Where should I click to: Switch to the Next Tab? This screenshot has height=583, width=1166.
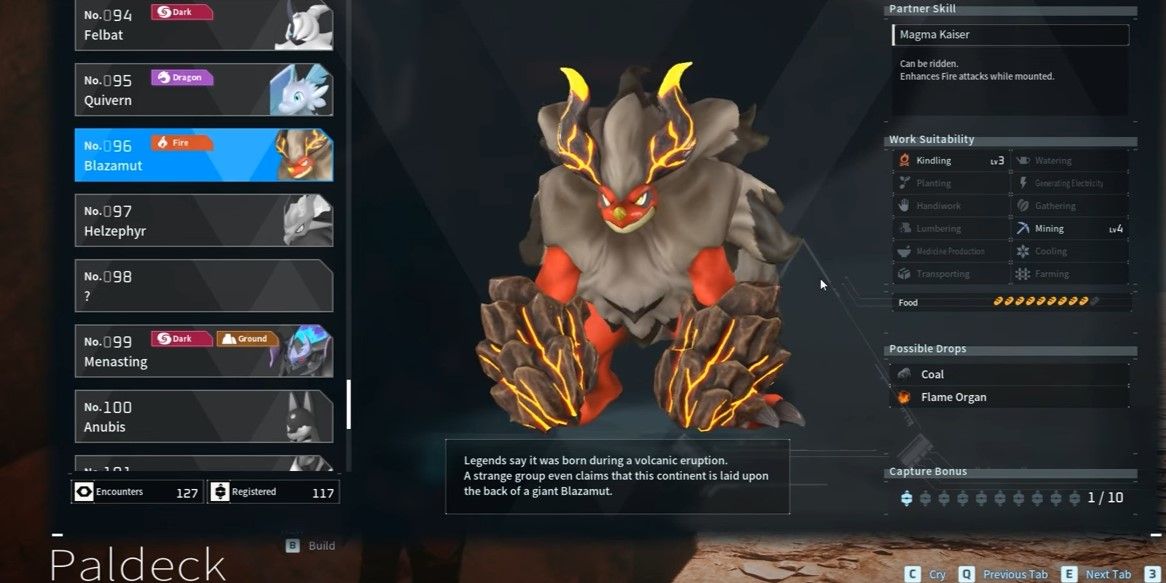(x=1098, y=574)
